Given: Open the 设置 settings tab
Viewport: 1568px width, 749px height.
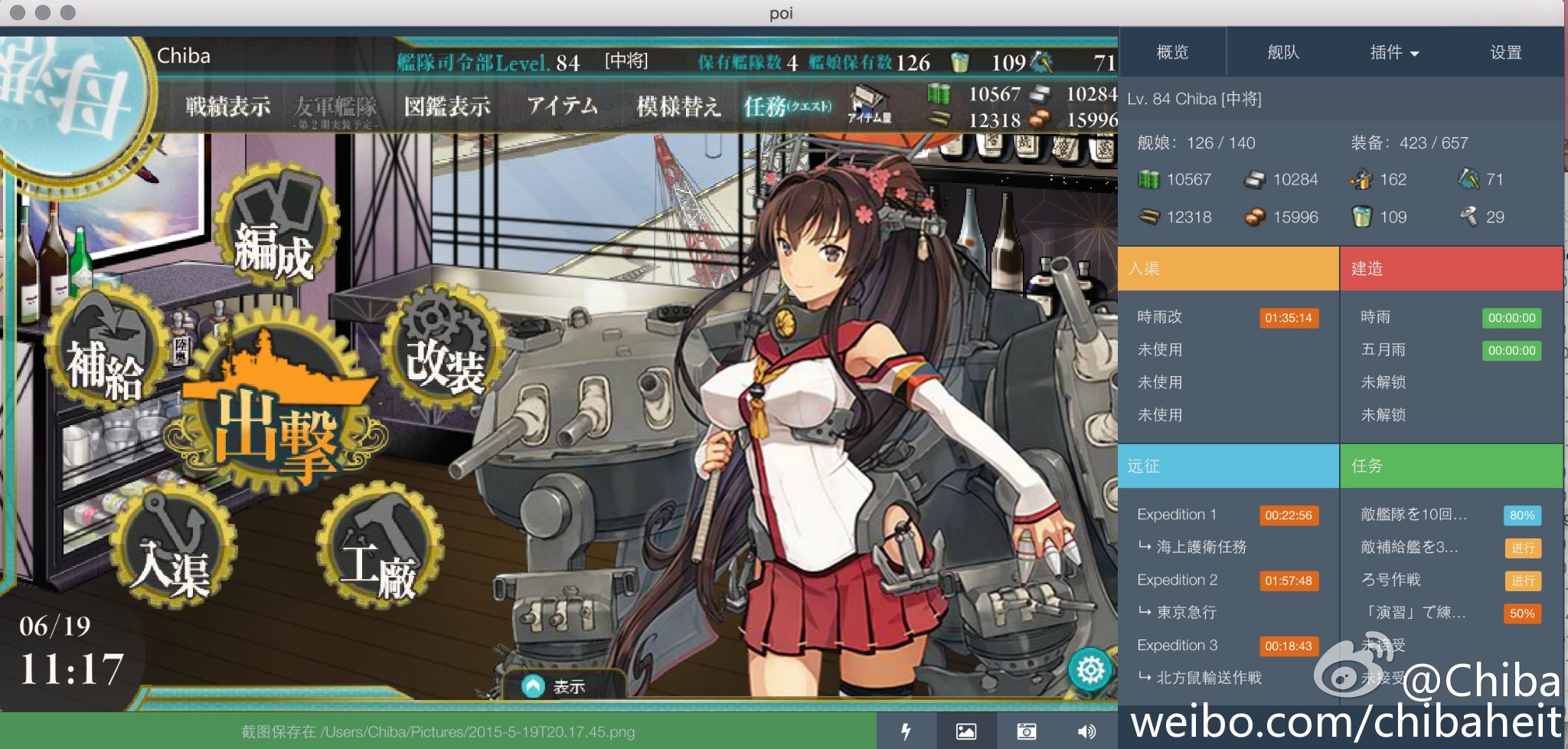Looking at the screenshot, I should click(x=1505, y=52).
